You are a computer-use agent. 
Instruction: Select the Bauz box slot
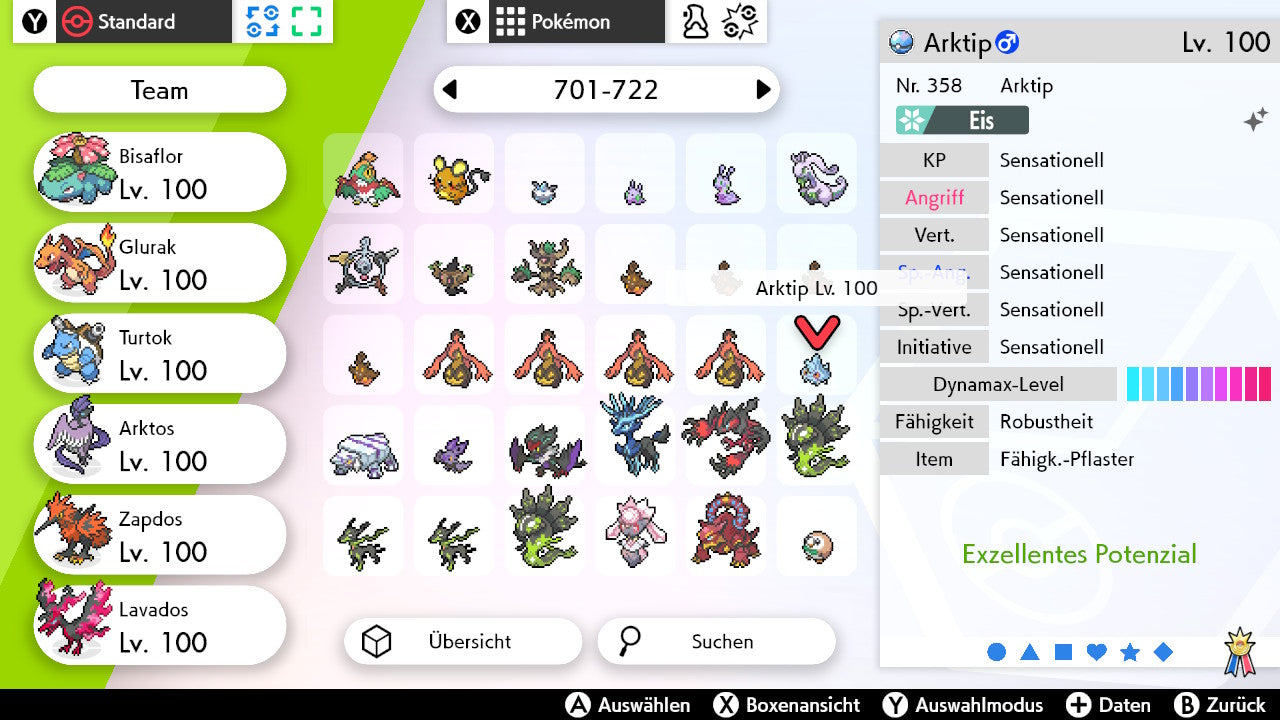click(817, 544)
